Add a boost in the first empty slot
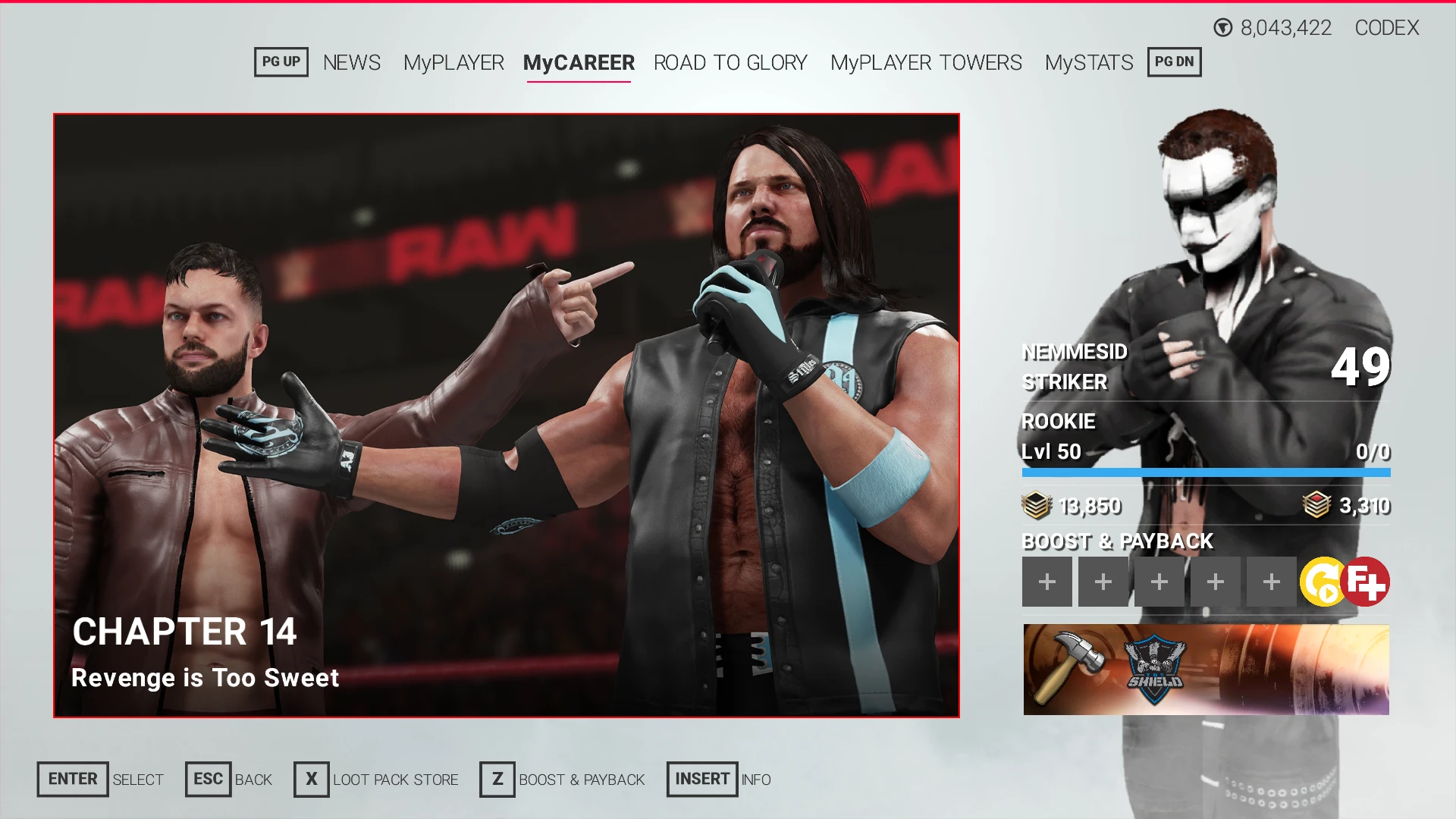 pos(1047,581)
